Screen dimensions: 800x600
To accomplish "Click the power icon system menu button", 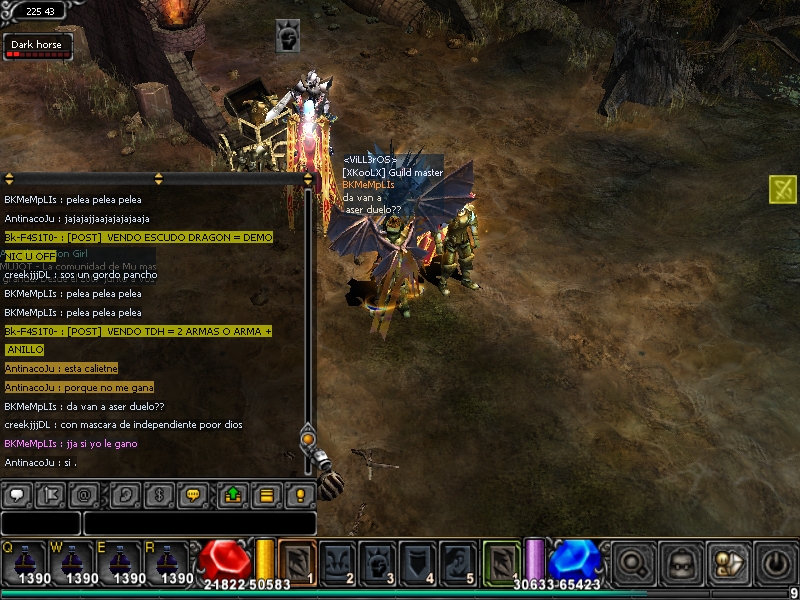I will click(x=775, y=563).
